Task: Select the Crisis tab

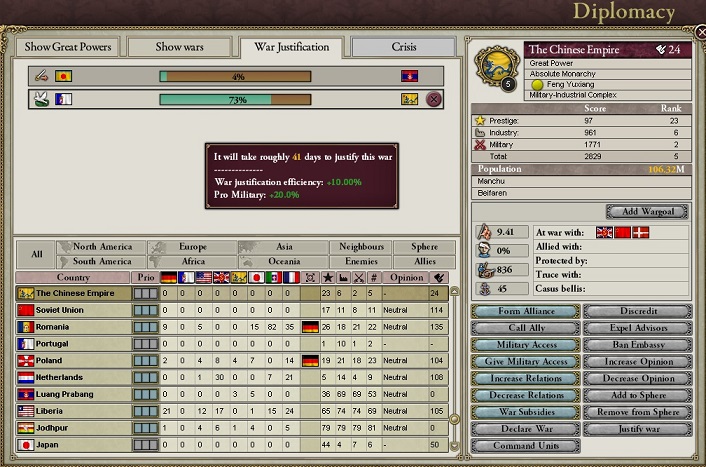Action: [x=404, y=47]
